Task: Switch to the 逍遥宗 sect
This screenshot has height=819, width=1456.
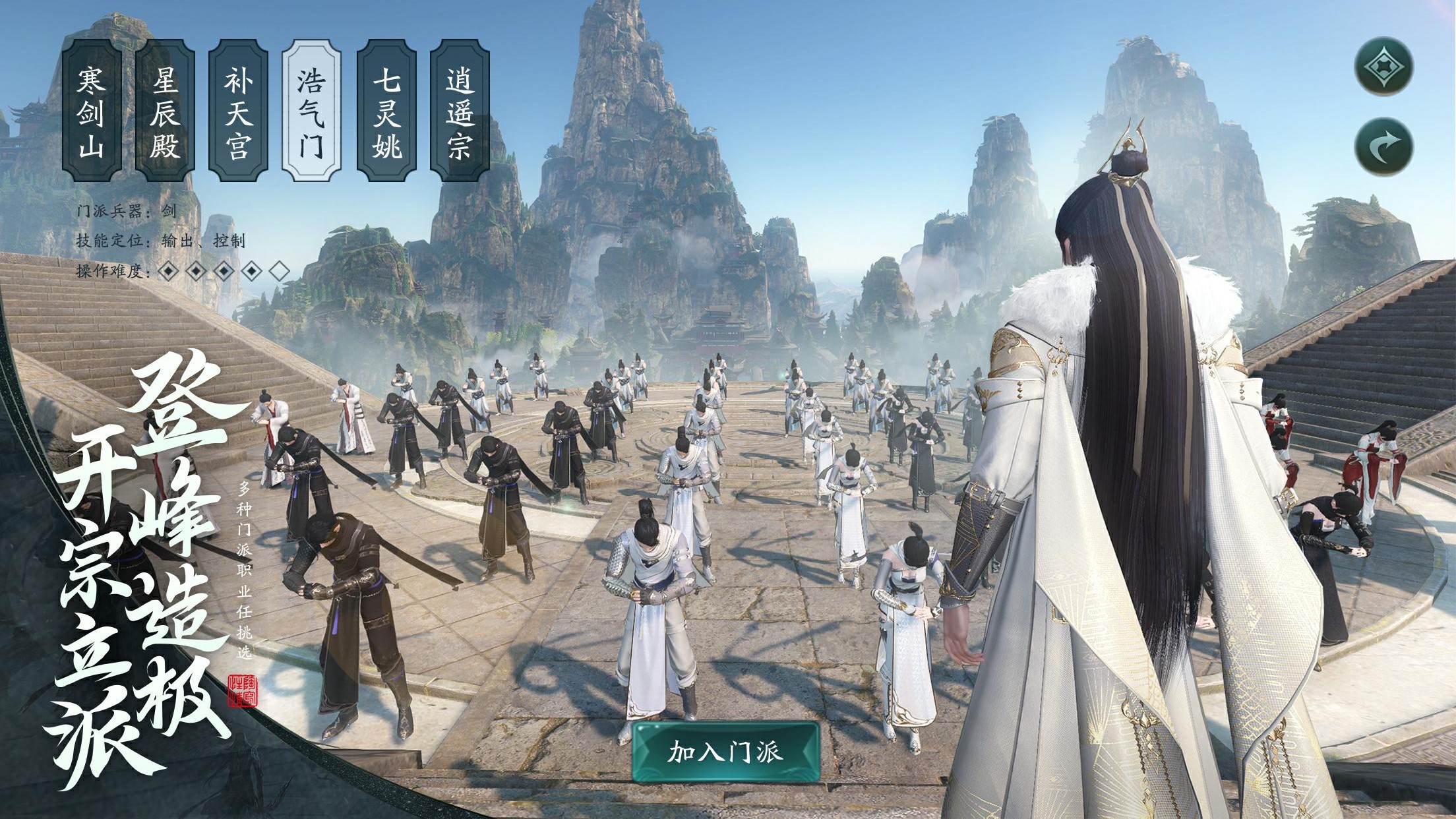Action: [460, 110]
